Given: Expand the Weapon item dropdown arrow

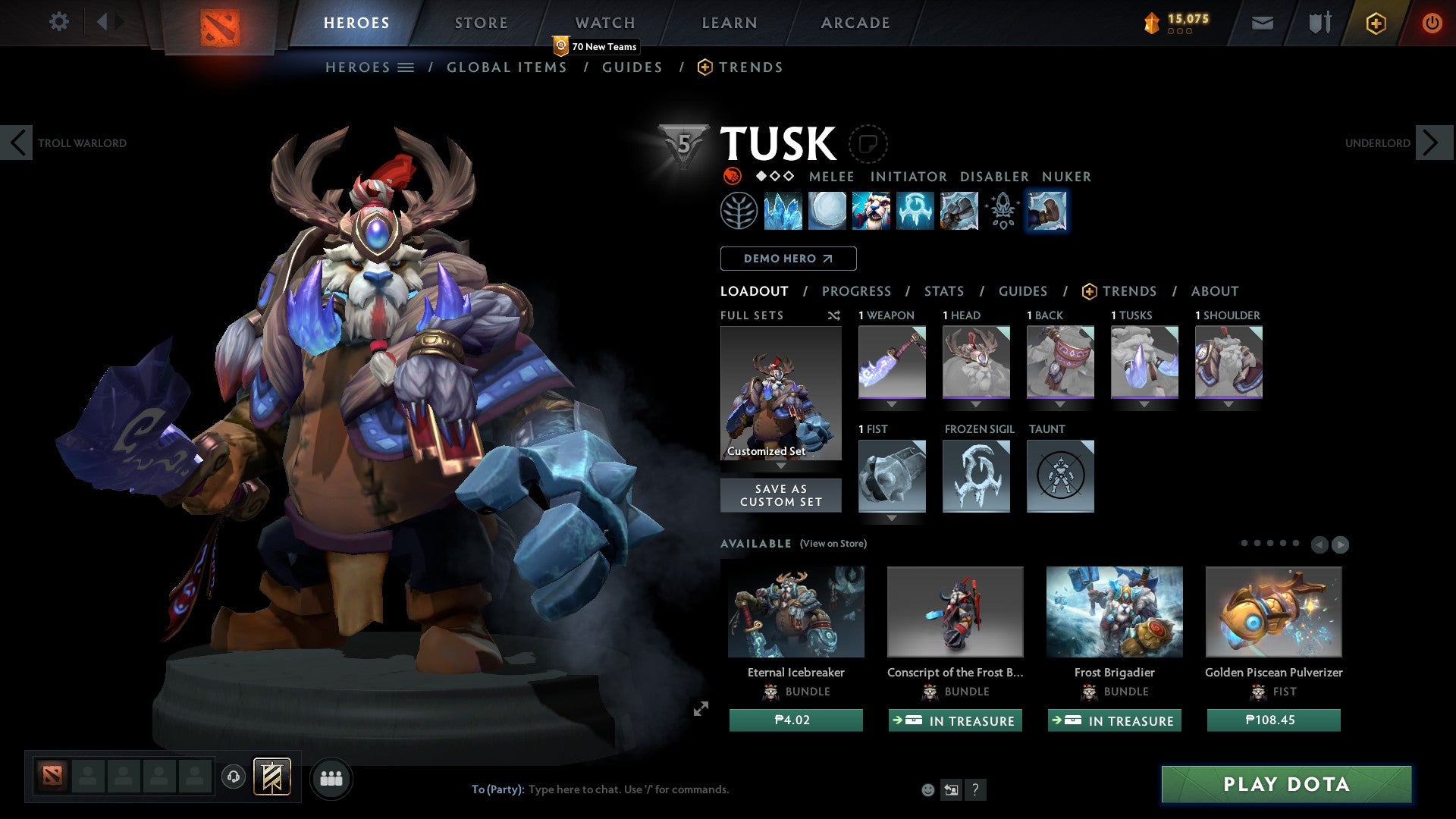Looking at the screenshot, I should (892, 404).
